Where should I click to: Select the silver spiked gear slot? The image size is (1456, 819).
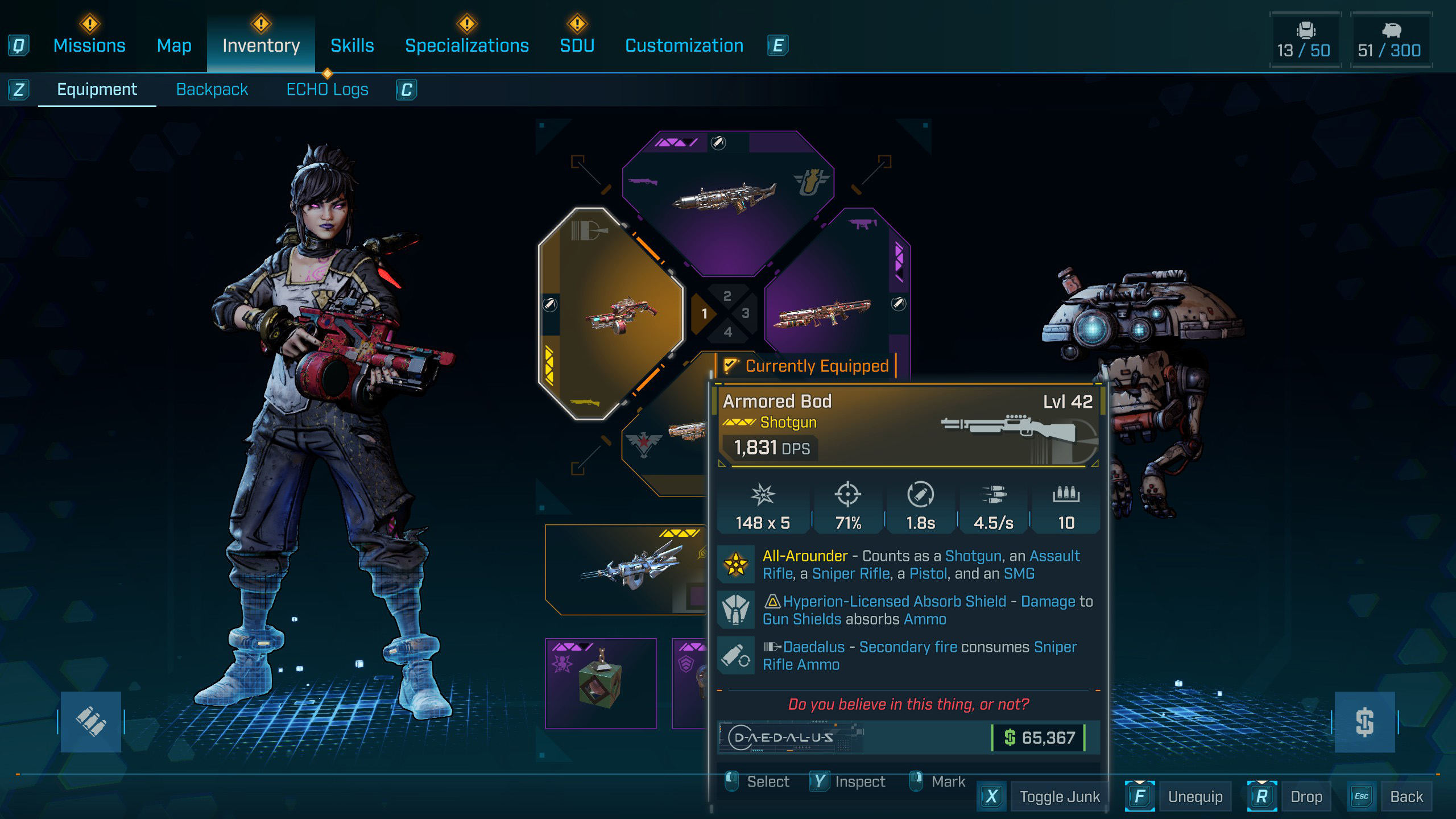pyautogui.click(x=626, y=569)
